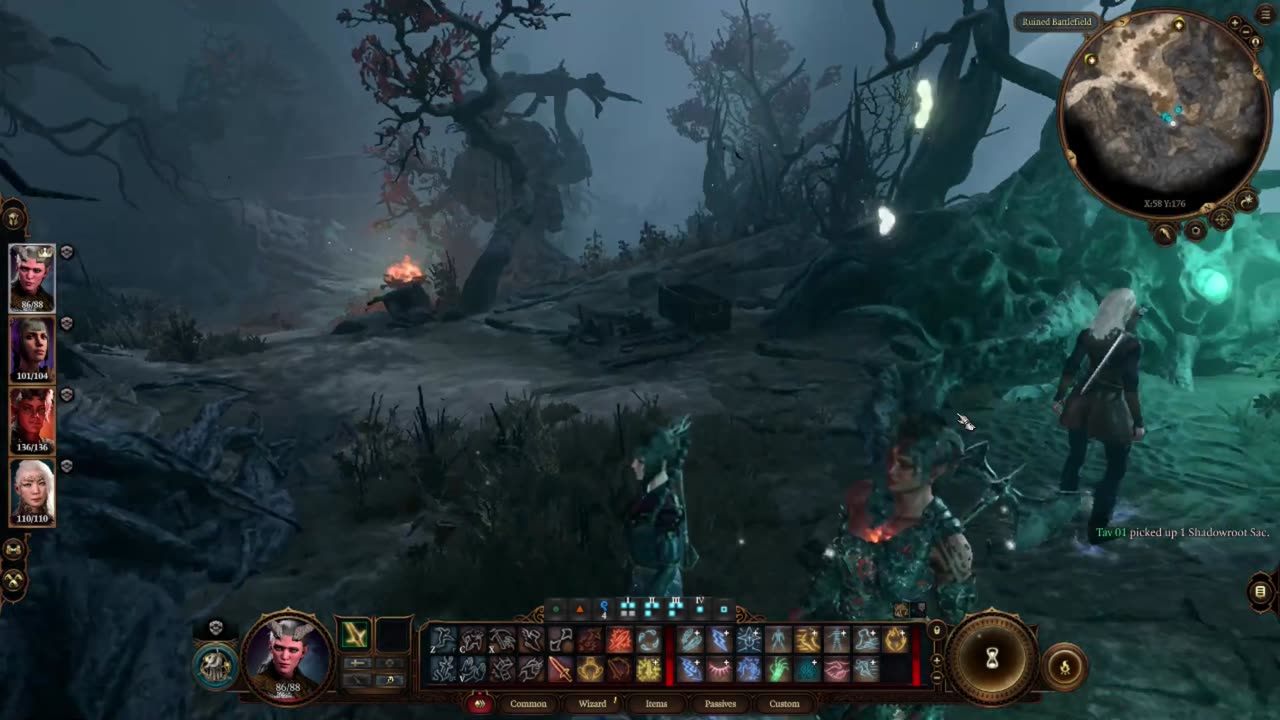Click the main character portrait beside hotbar
The image size is (1280, 720).
coord(288,656)
